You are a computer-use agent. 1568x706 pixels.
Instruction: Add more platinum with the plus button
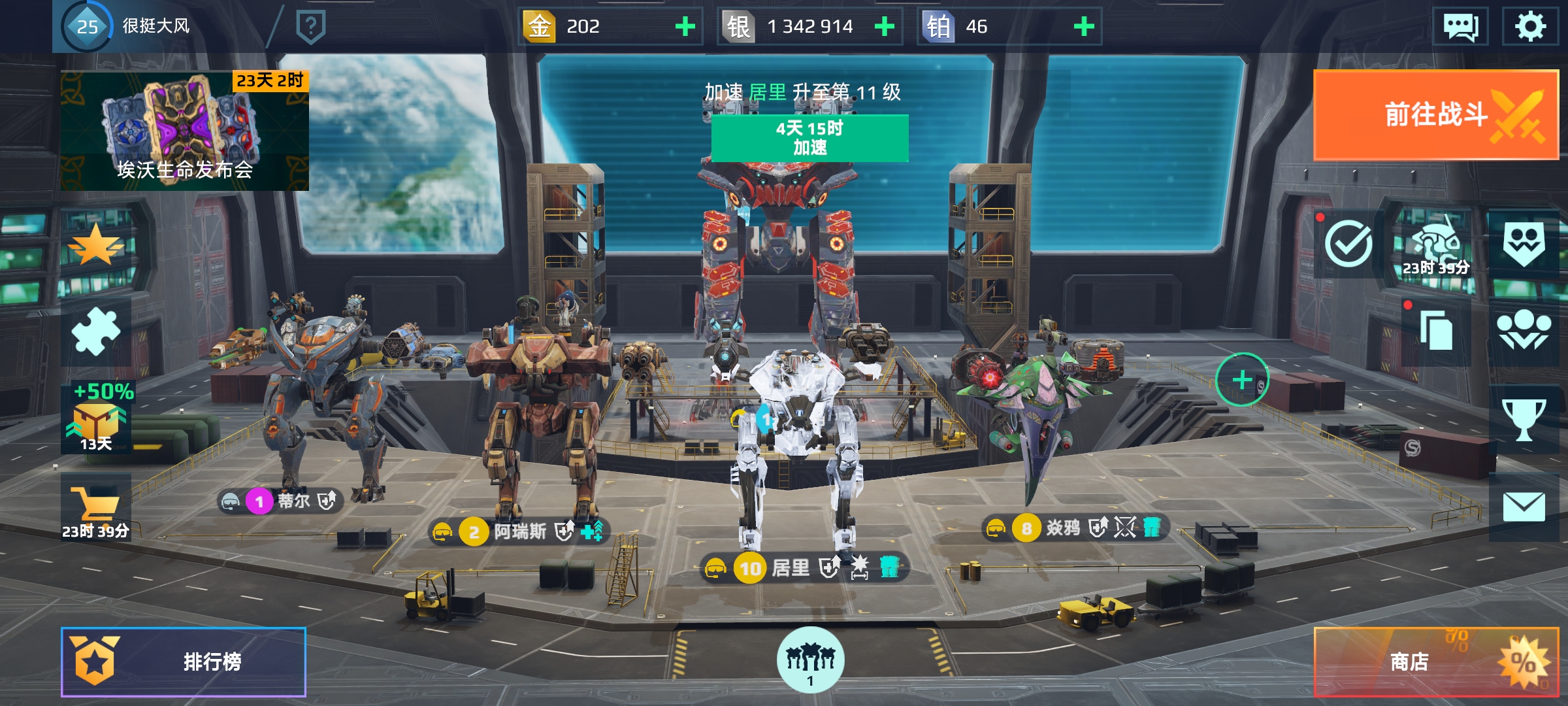1084,27
